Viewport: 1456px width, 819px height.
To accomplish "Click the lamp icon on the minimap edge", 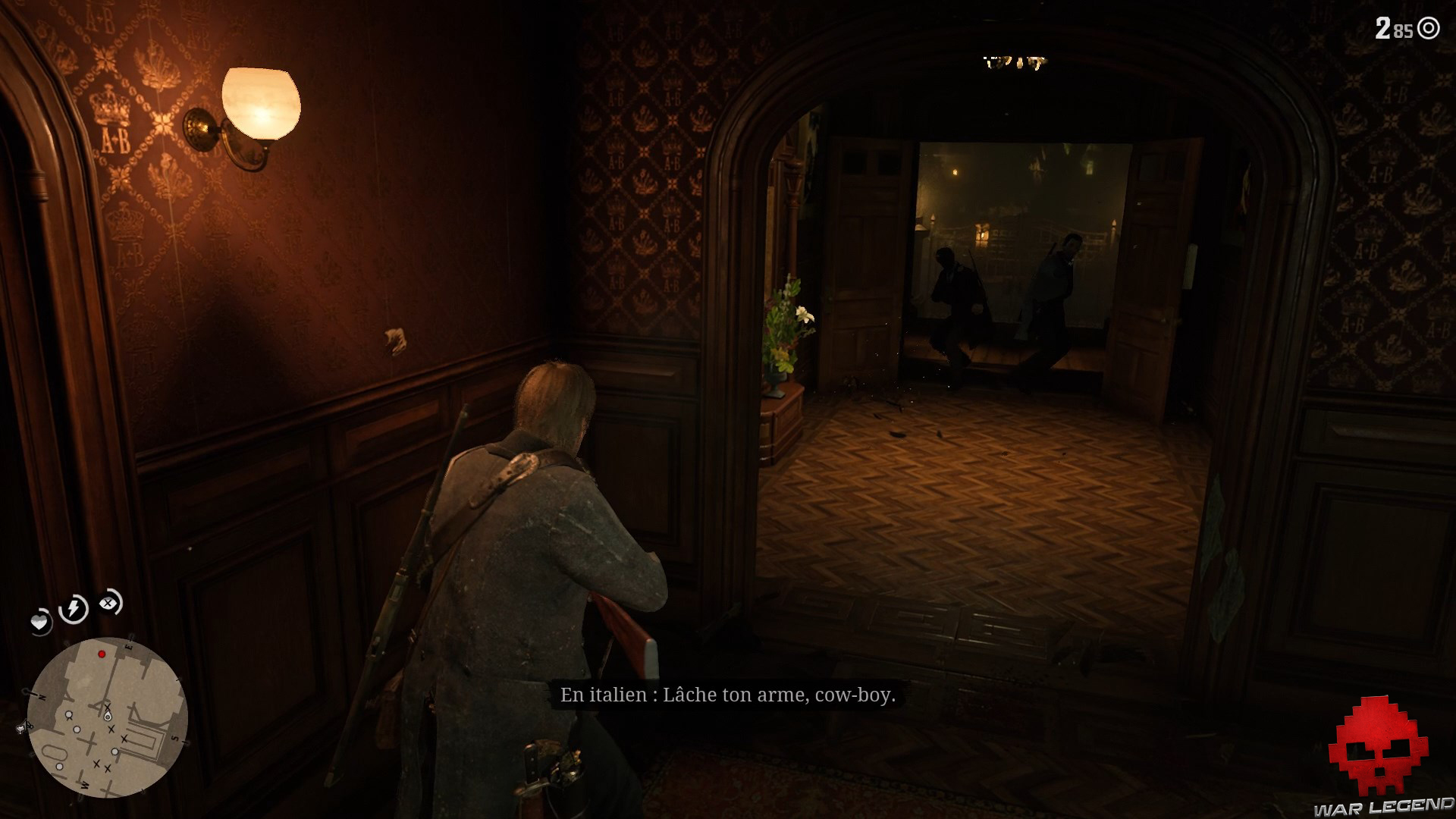I will pos(22,729).
